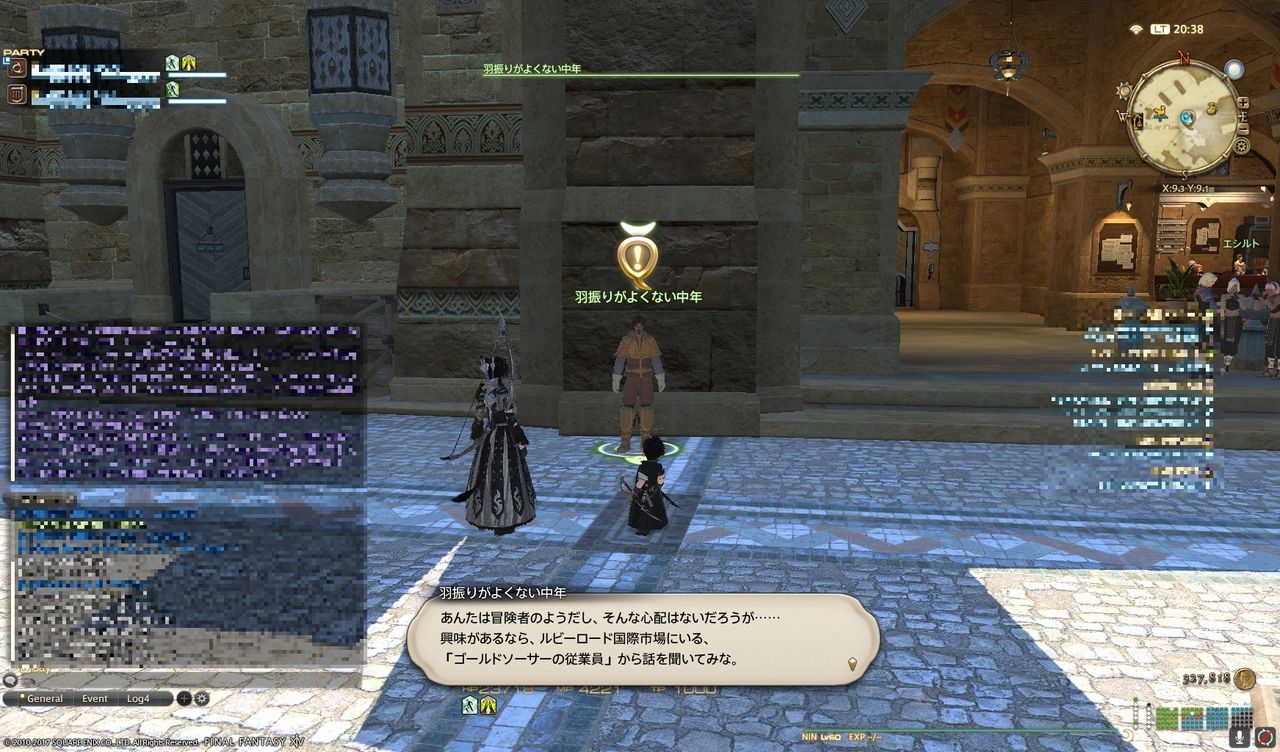Open minimap settings via the gear icon
Image resolution: width=1280 pixels, height=752 pixels.
click(1243, 145)
